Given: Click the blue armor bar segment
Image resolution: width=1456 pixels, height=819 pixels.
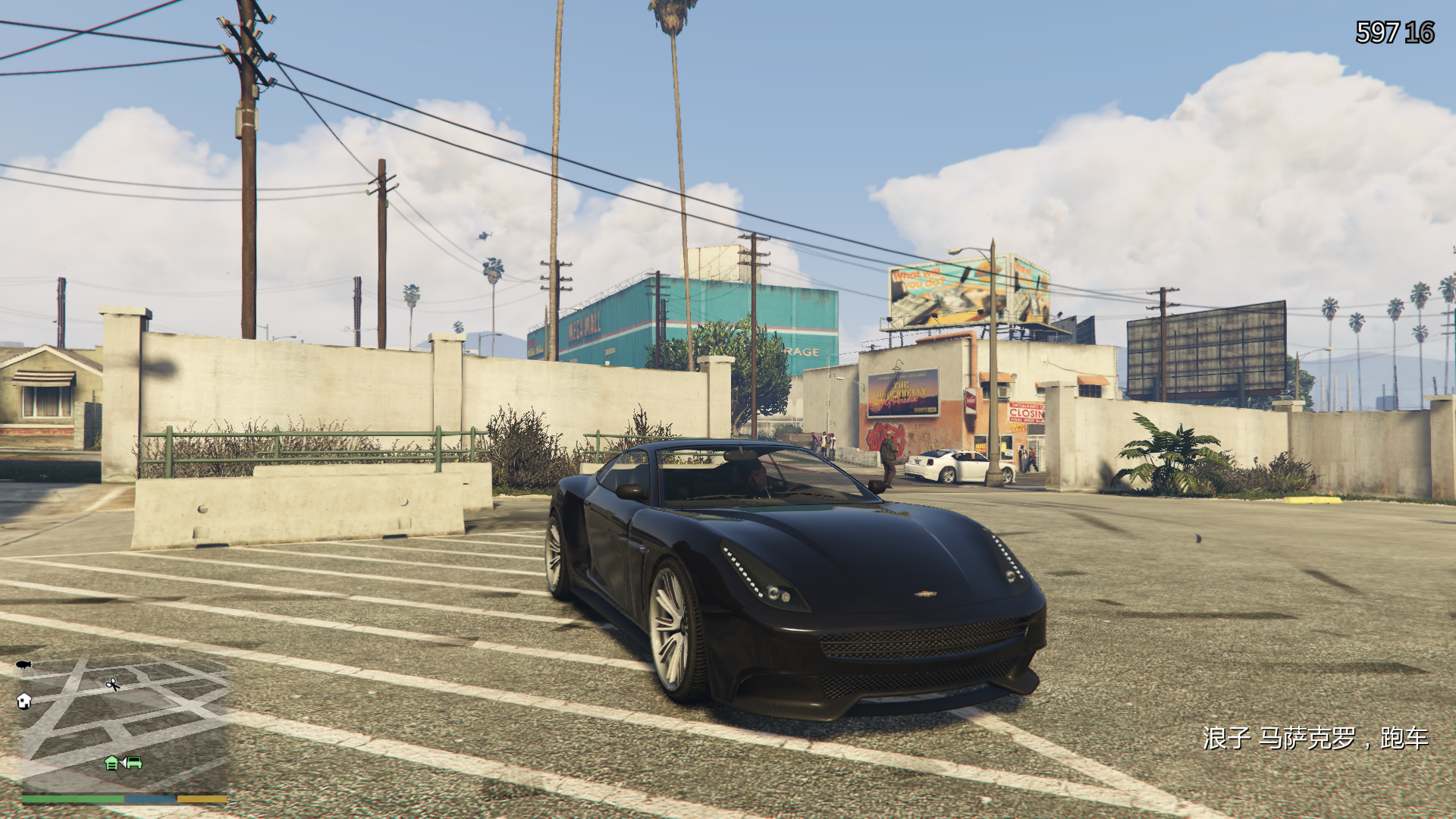Looking at the screenshot, I should click(150, 797).
